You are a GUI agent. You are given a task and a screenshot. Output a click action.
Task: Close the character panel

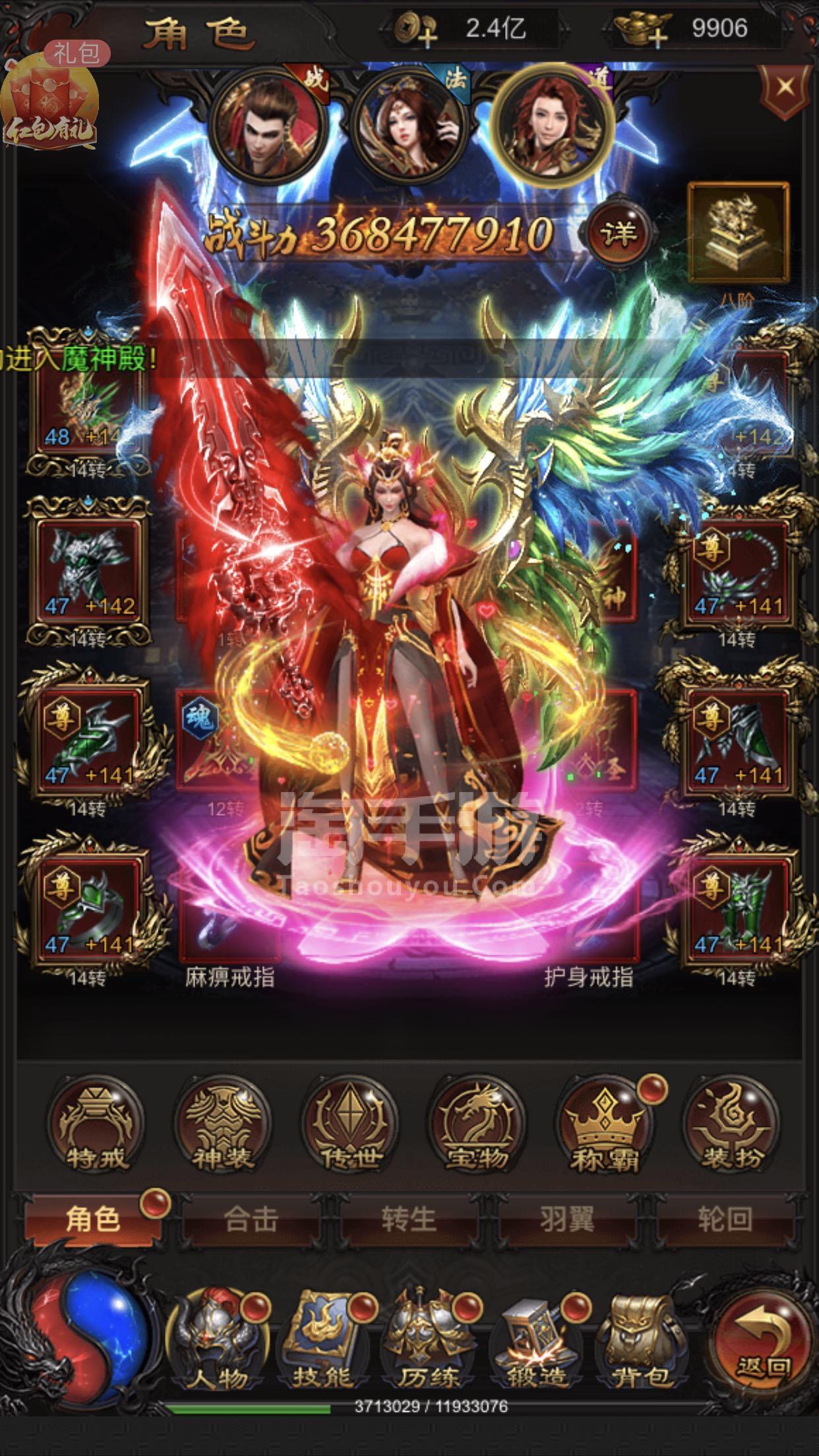click(x=783, y=88)
